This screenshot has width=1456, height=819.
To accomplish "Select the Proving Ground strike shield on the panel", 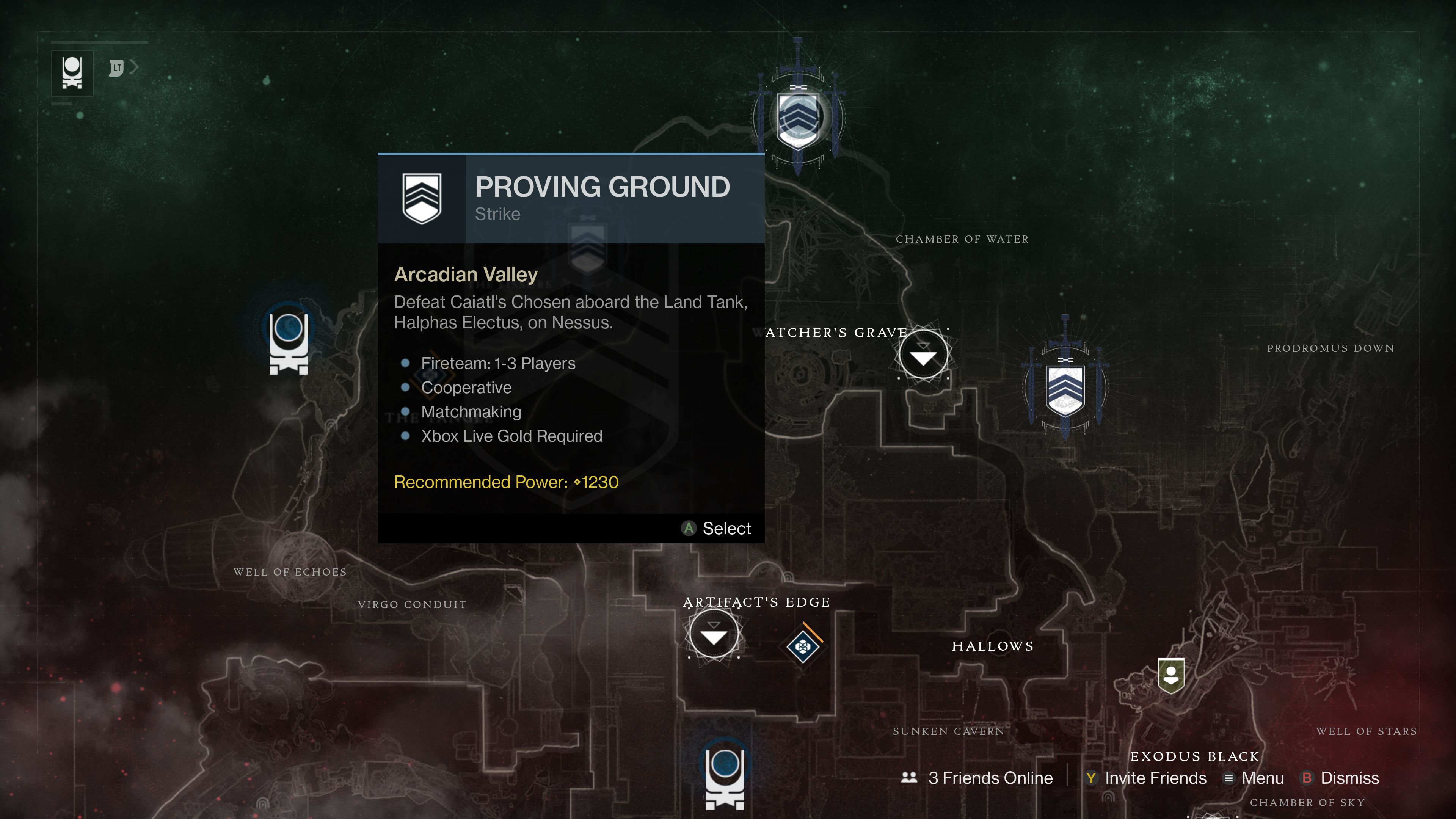I will 422,198.
